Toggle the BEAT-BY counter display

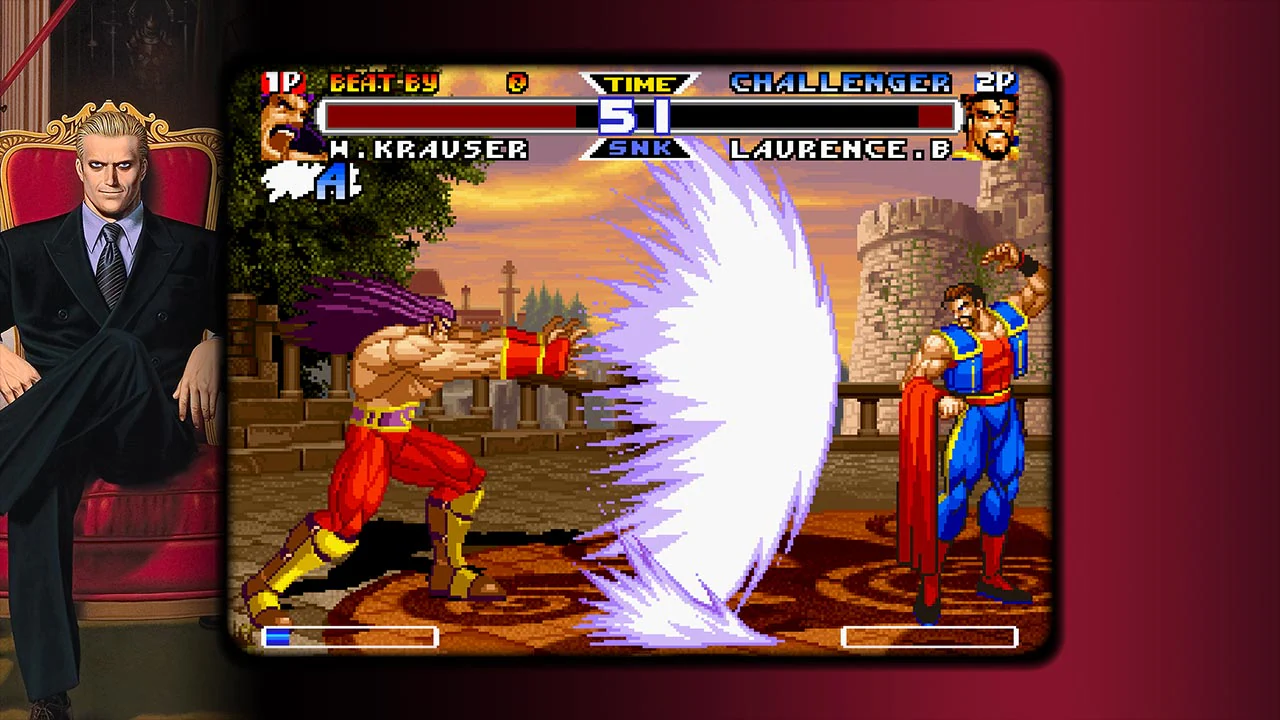point(385,84)
